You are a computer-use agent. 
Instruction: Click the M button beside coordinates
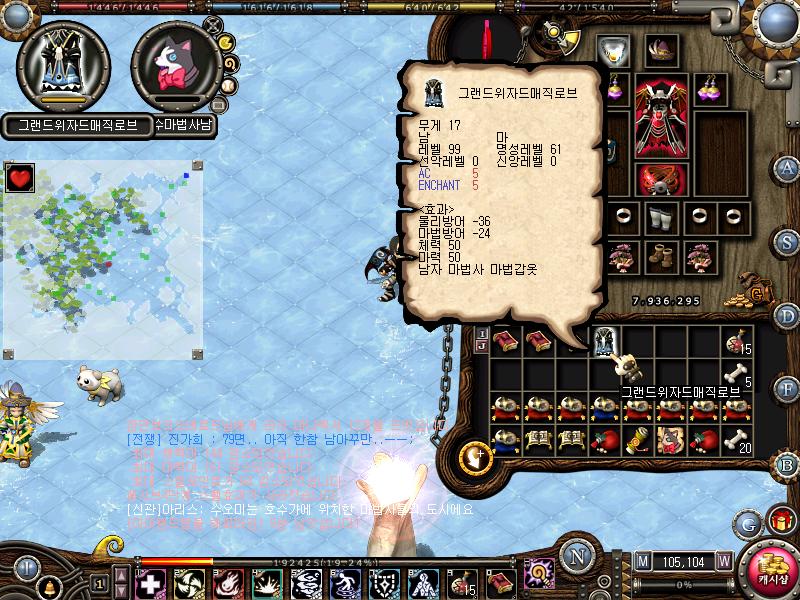tap(642, 561)
